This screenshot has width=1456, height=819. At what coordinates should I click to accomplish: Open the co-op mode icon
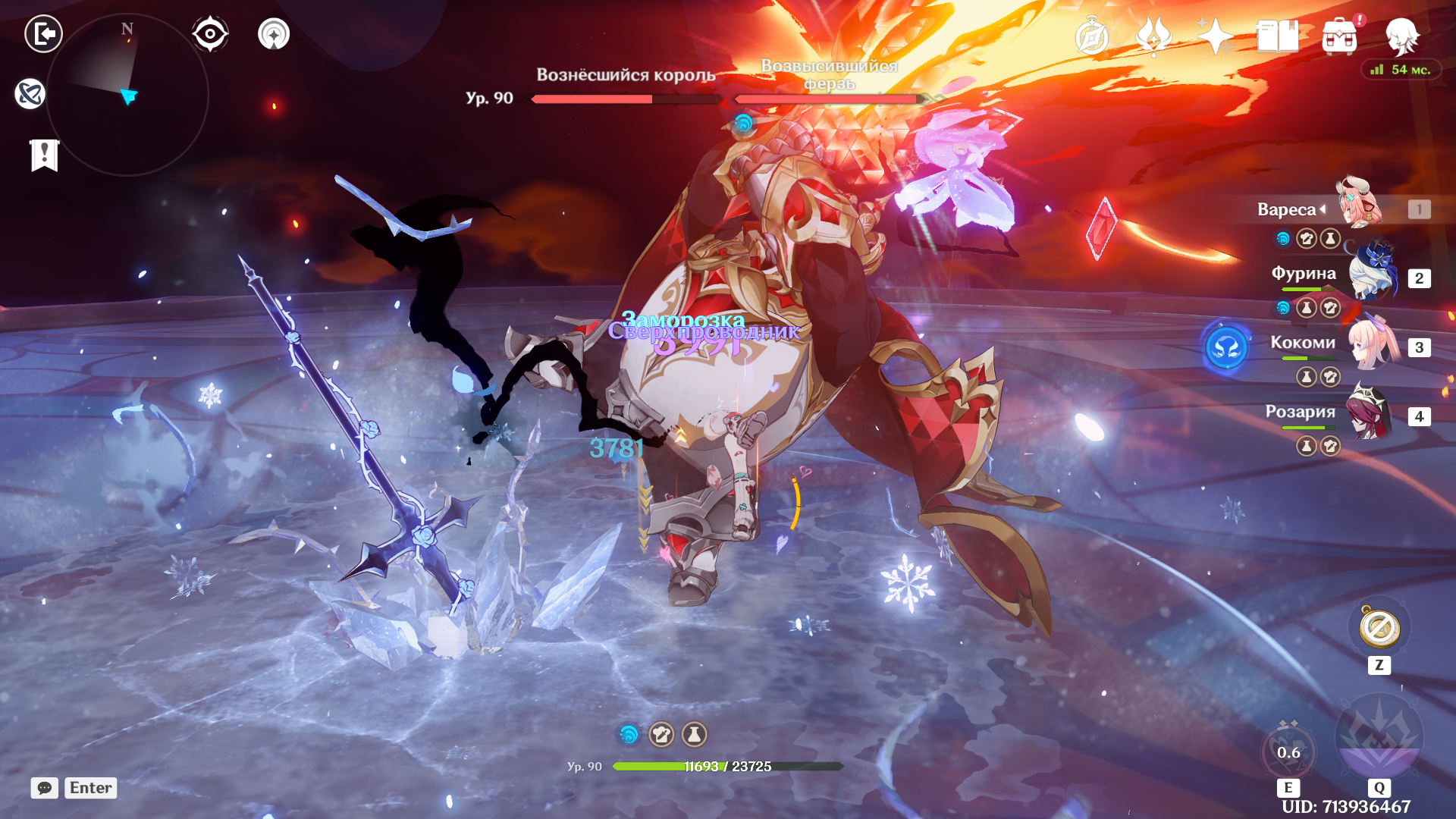(x=274, y=34)
